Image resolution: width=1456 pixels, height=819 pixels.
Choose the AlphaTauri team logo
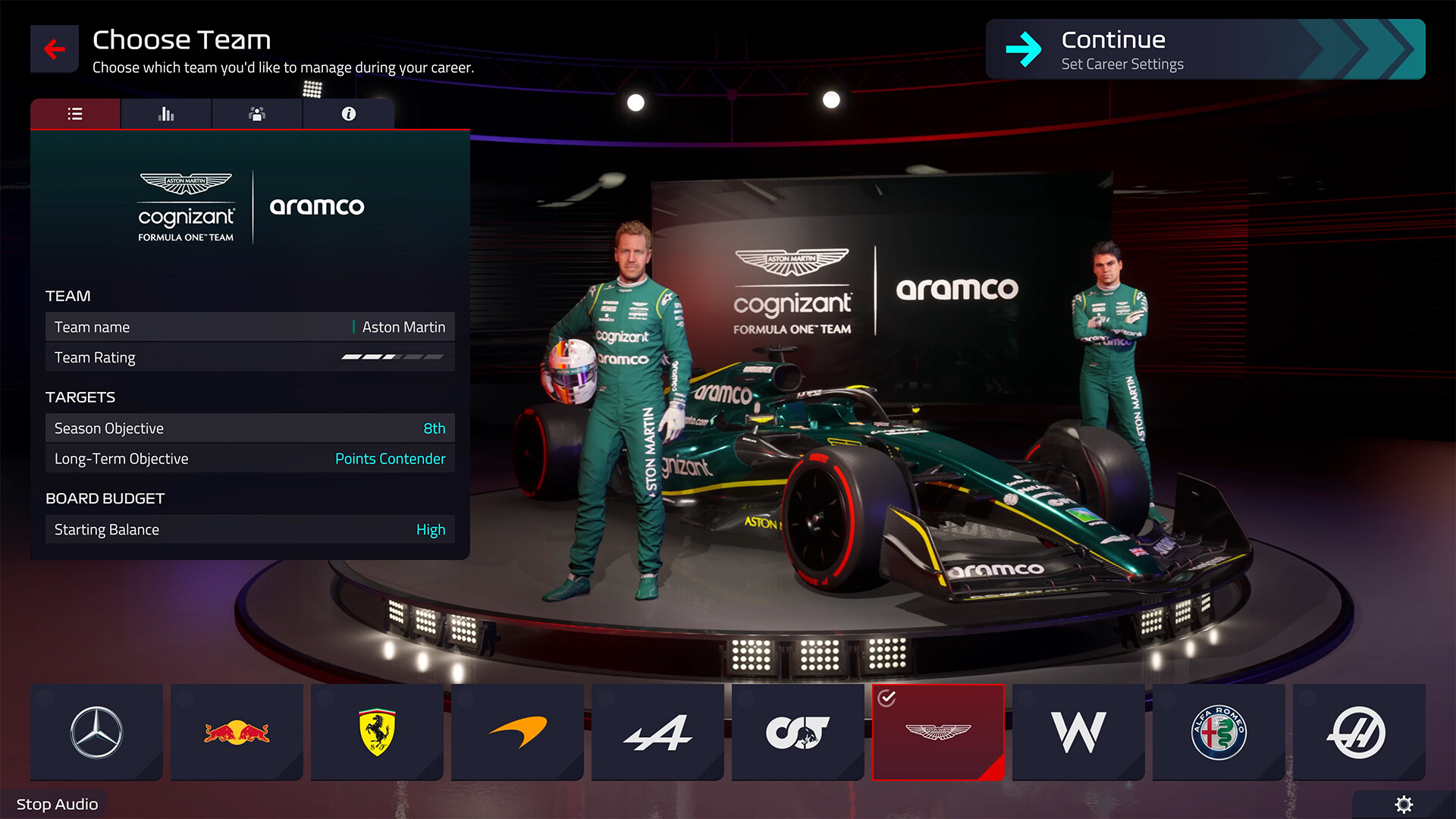(797, 731)
